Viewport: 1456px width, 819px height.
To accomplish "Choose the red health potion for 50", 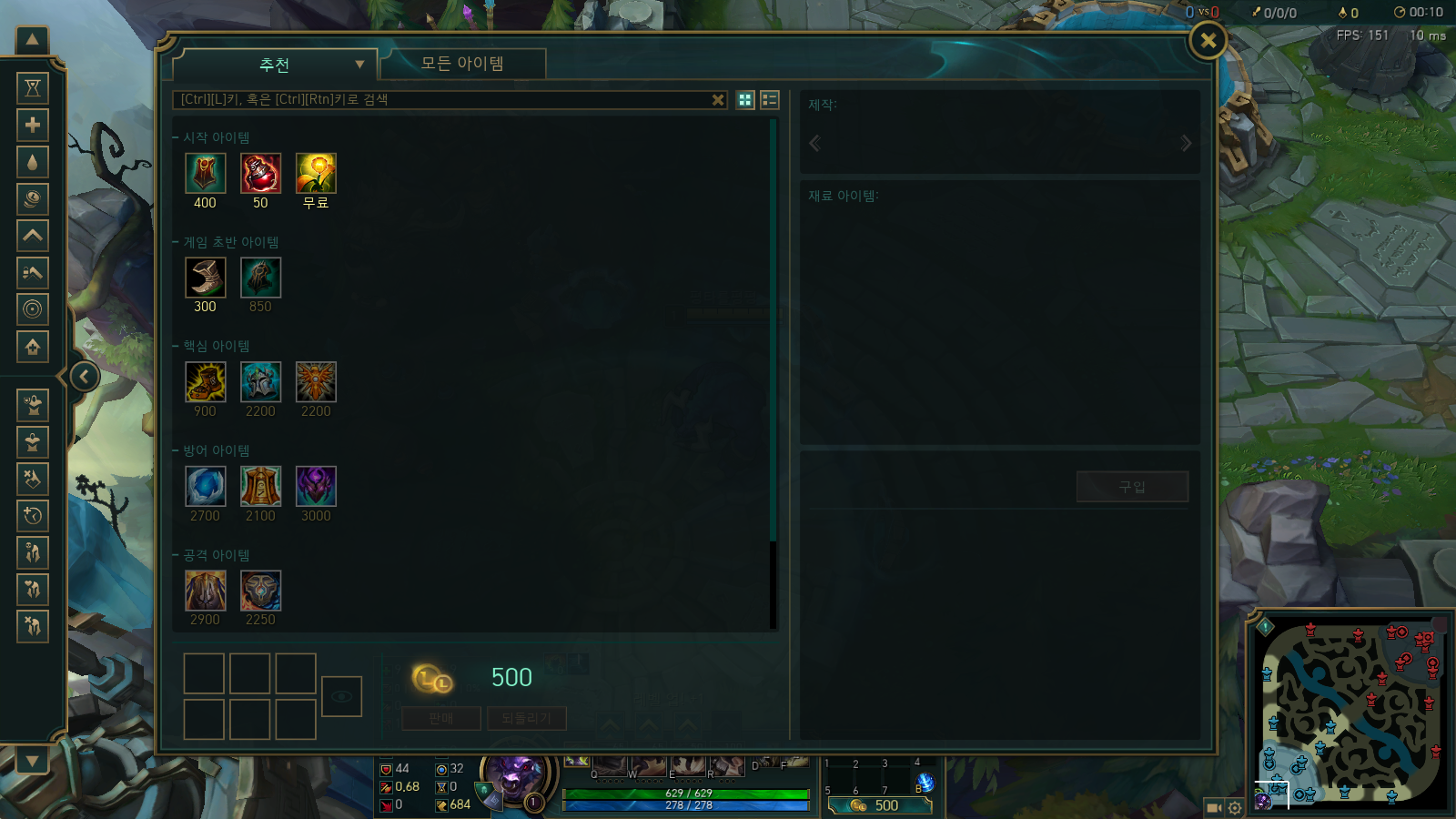I will click(260, 173).
